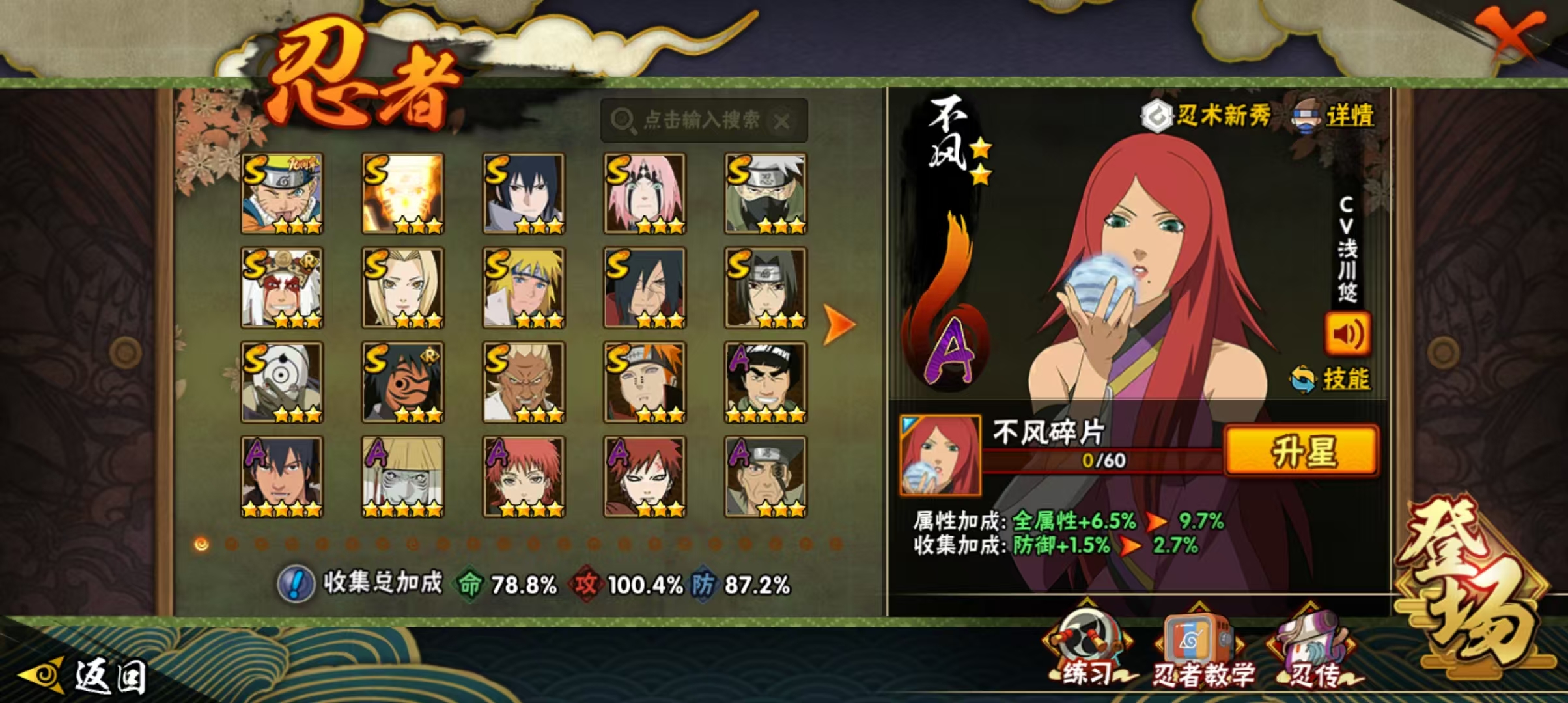Image resolution: width=1568 pixels, height=703 pixels.
Task: Play the voice line speaker button
Action: click(x=1347, y=334)
